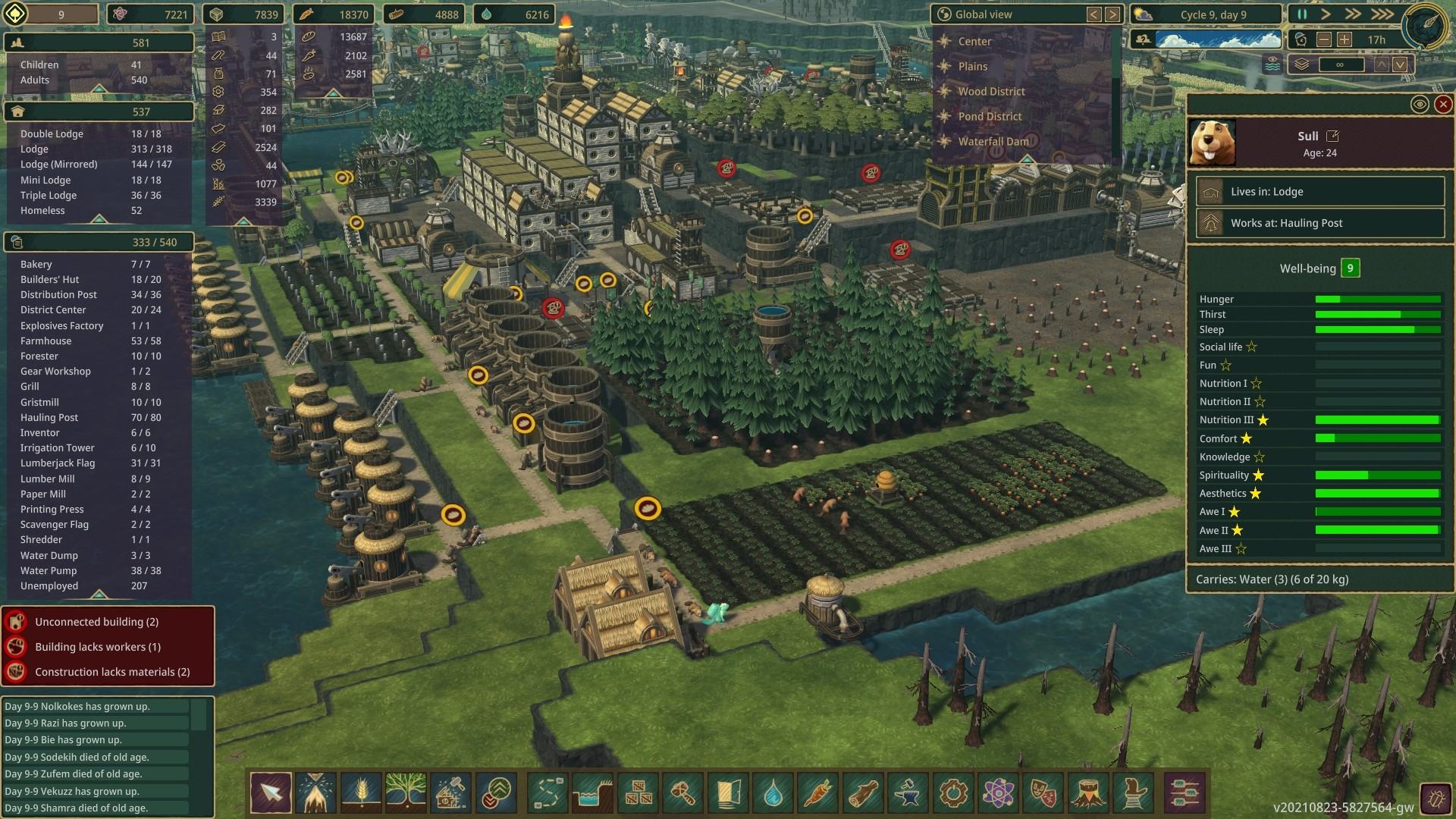Go to the Waterfall Dam district
The width and height of the screenshot is (1456, 819).
[993, 142]
